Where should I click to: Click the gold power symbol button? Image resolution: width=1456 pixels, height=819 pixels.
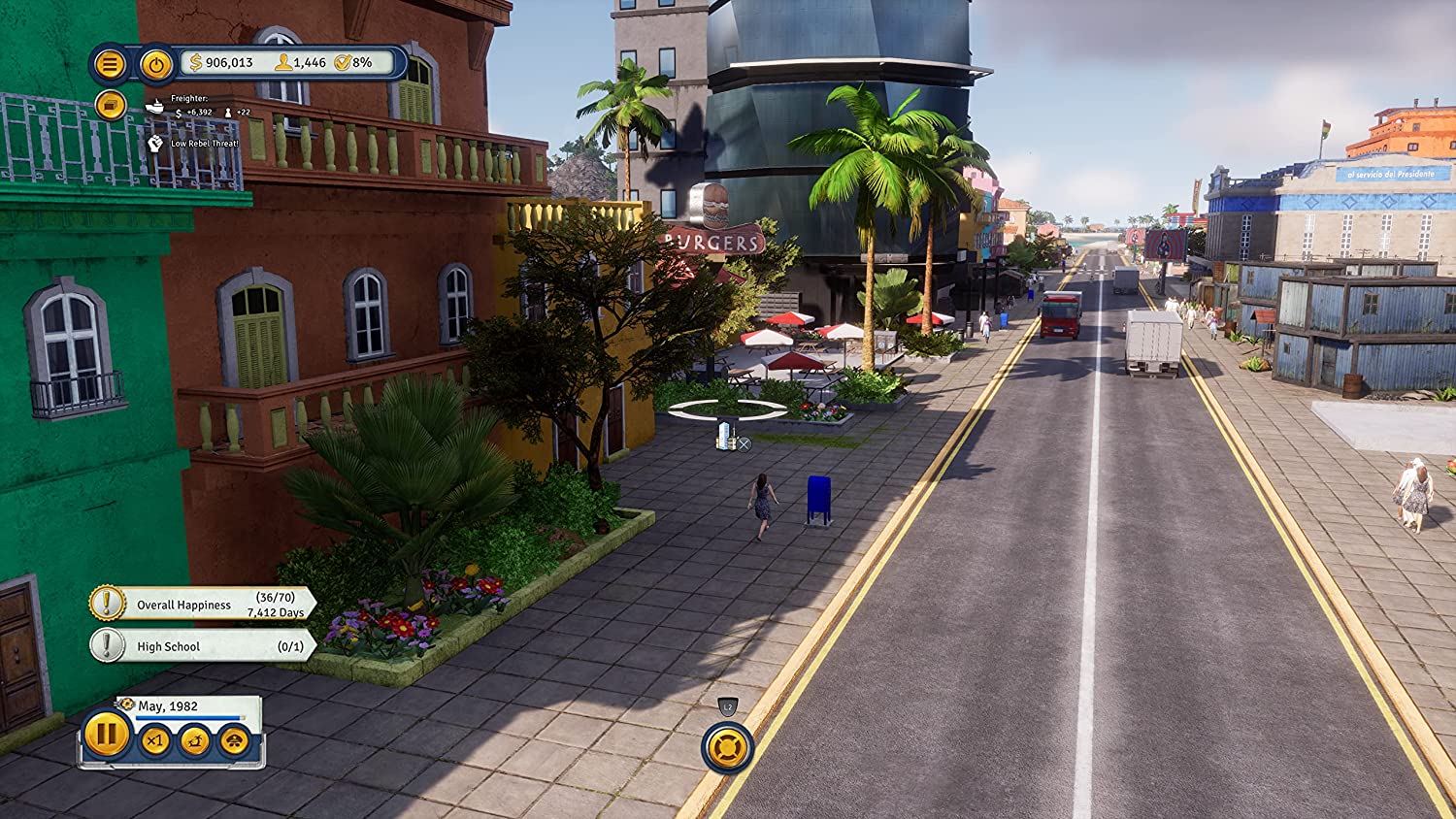[x=155, y=65]
